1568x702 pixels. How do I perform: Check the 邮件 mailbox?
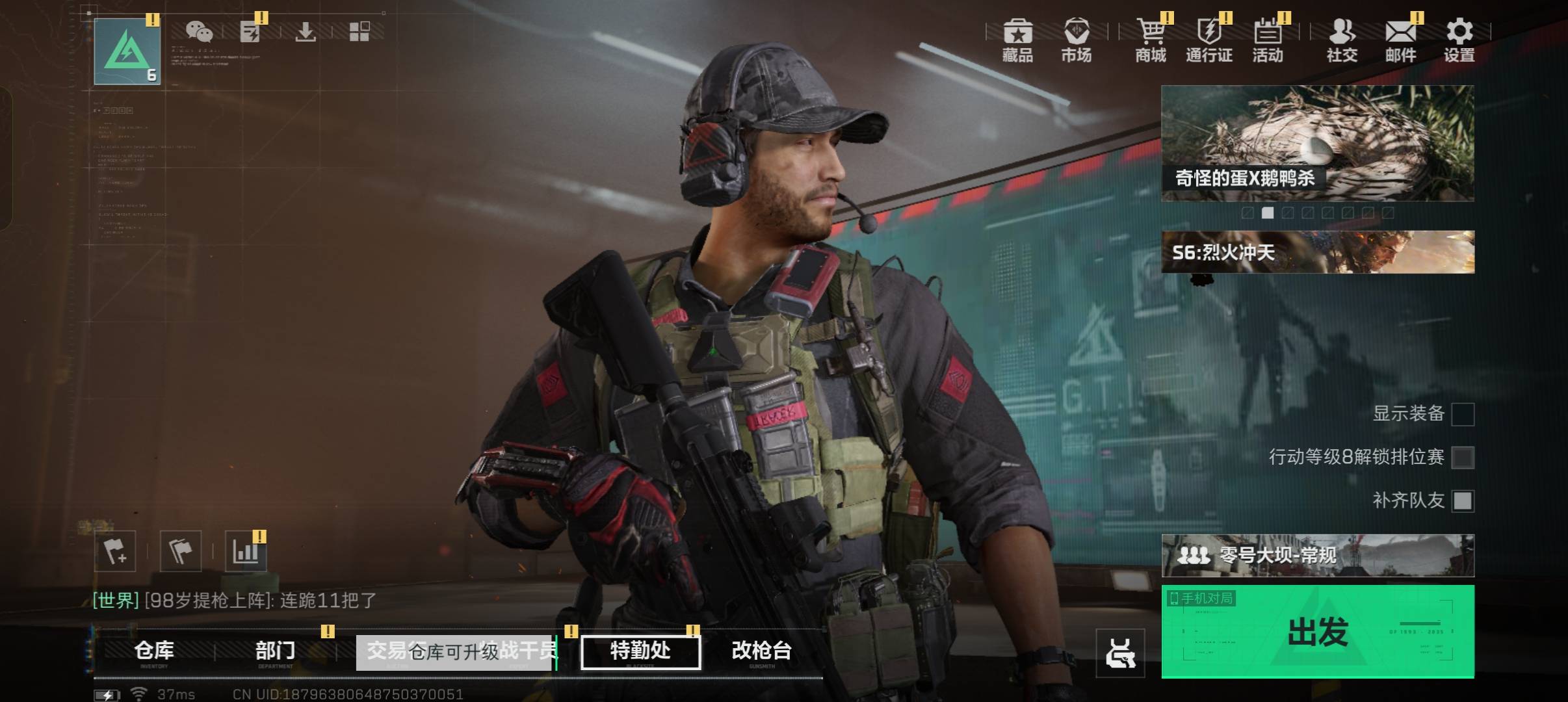coord(1400,40)
